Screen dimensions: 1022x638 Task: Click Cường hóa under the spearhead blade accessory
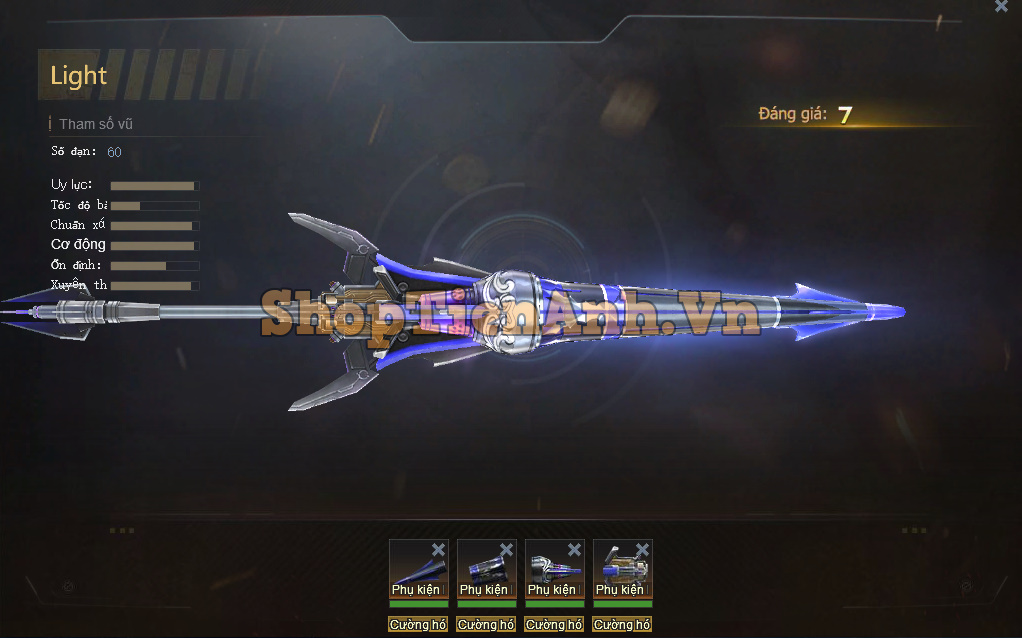pos(418,625)
